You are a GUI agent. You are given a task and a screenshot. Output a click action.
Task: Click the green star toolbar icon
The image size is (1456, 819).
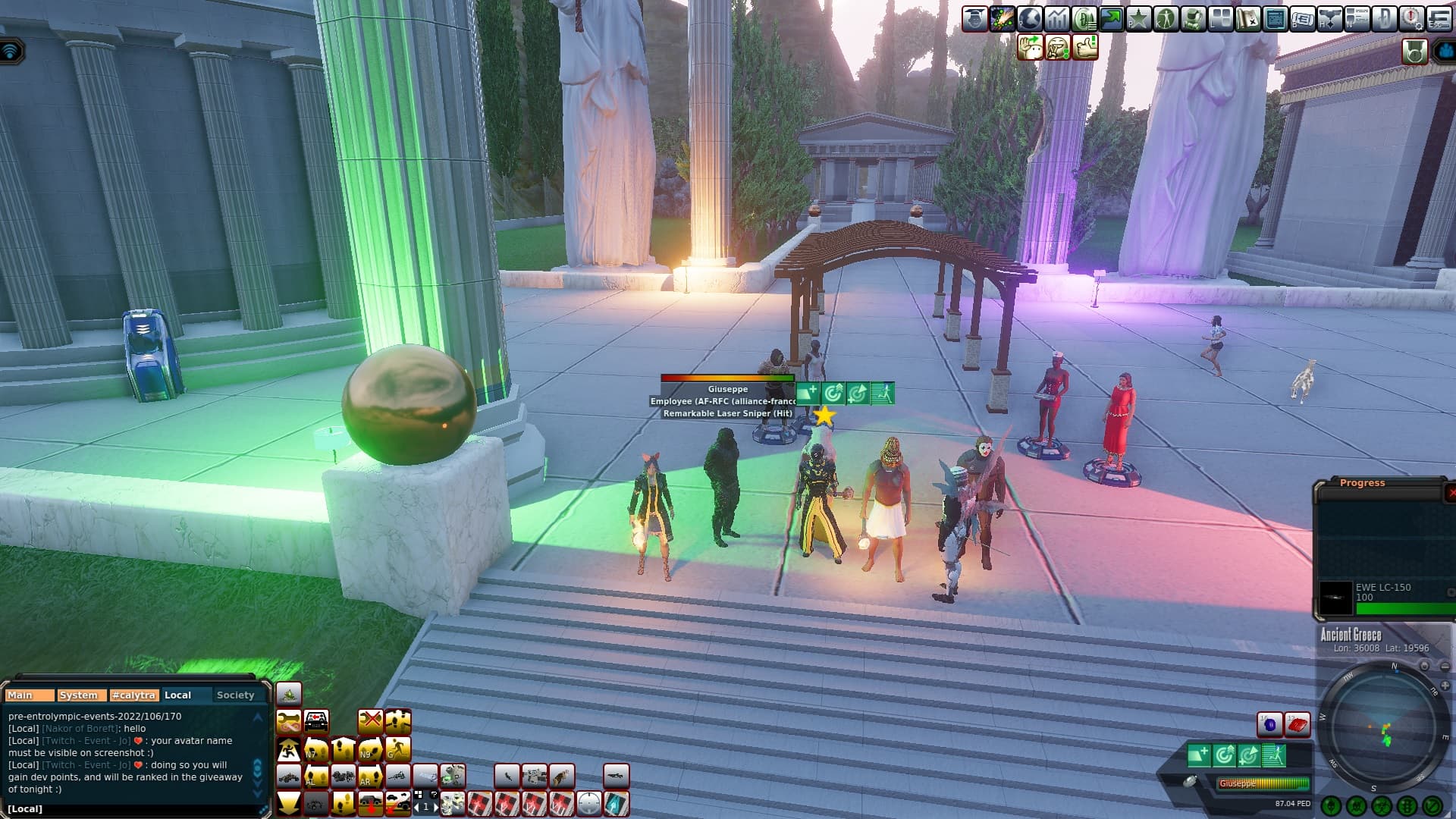[x=1138, y=18]
